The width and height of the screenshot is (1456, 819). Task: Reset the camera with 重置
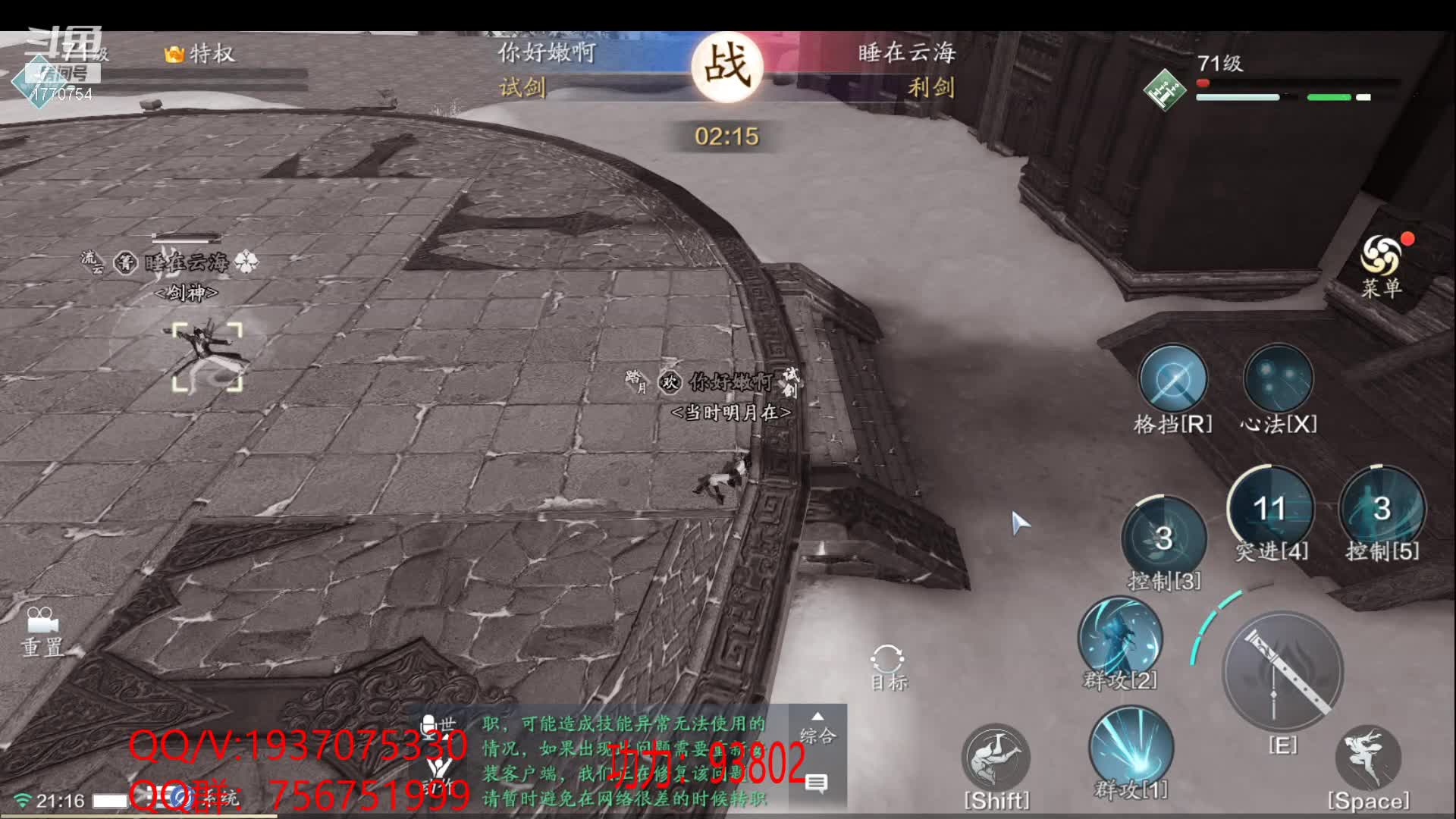[x=42, y=623]
